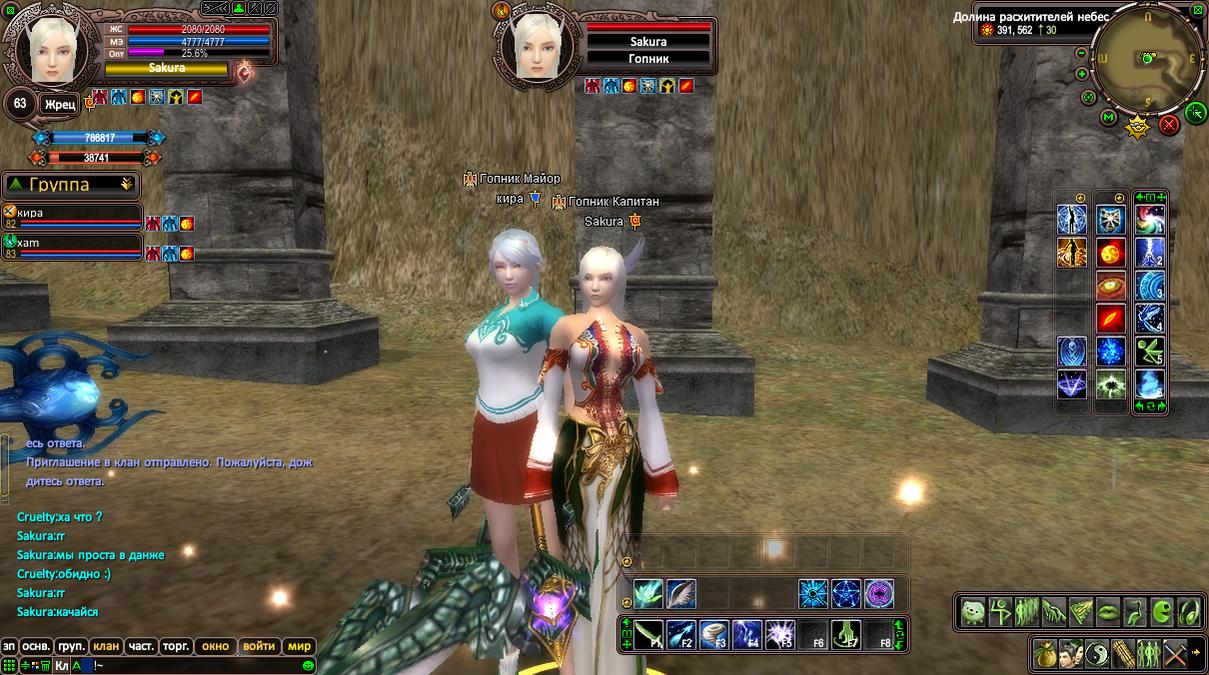This screenshot has height=675, width=1209.
Task: Click the minimap in the corner
Action: (1147, 60)
